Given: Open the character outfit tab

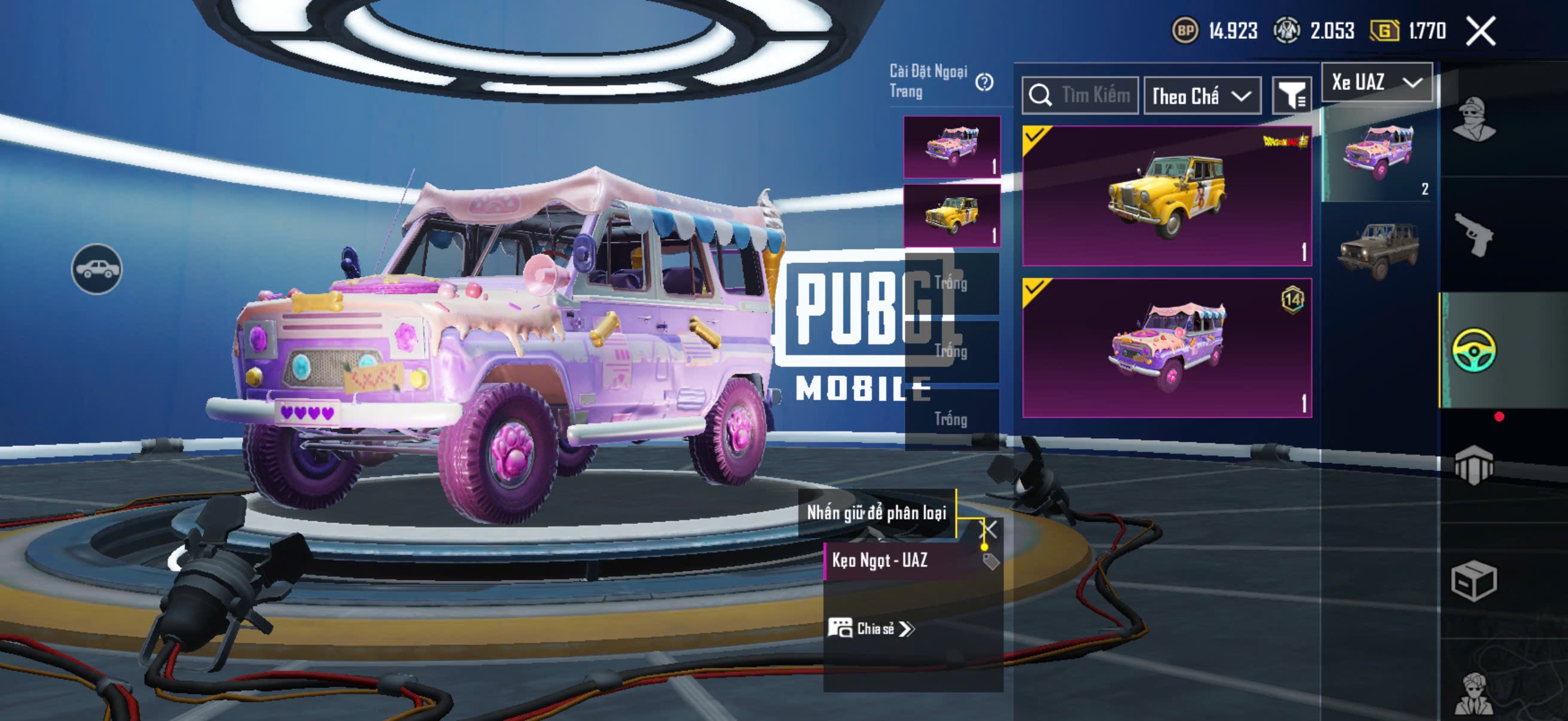Looking at the screenshot, I should (x=1474, y=119).
